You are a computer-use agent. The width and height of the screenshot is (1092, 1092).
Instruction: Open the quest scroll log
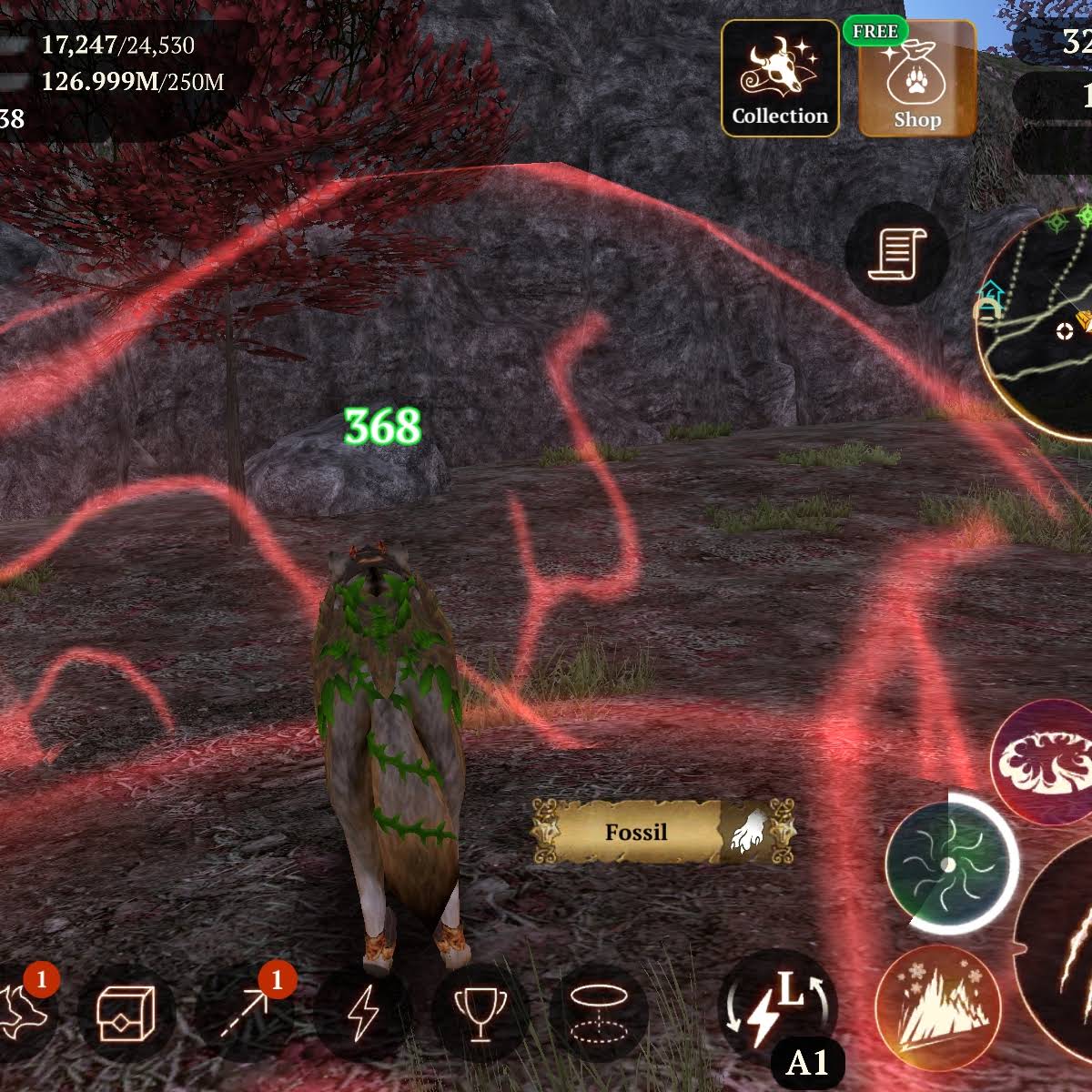(896, 253)
